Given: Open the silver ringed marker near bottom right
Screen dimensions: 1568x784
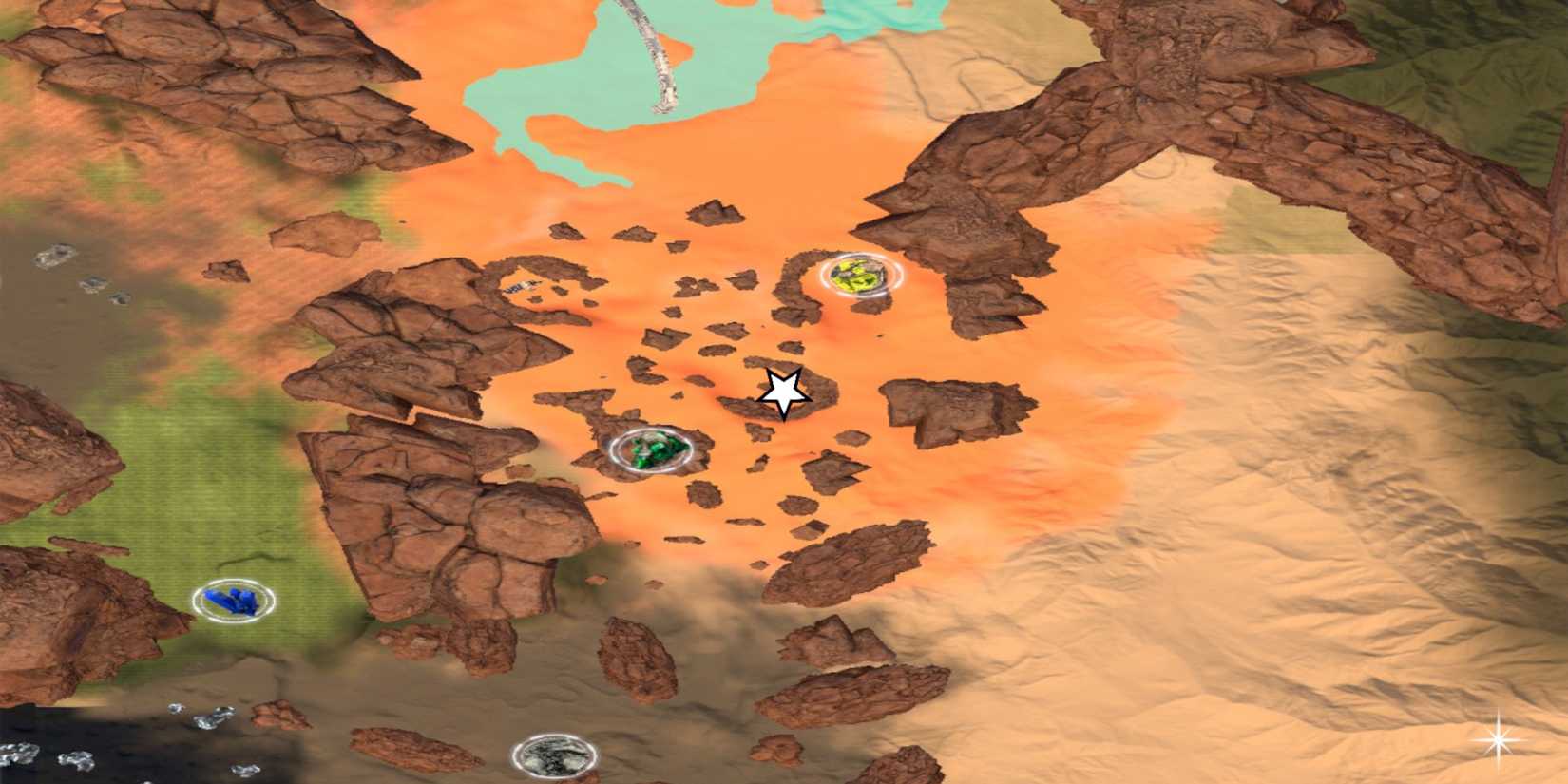Looking at the screenshot, I should pyautogui.click(x=555, y=754).
